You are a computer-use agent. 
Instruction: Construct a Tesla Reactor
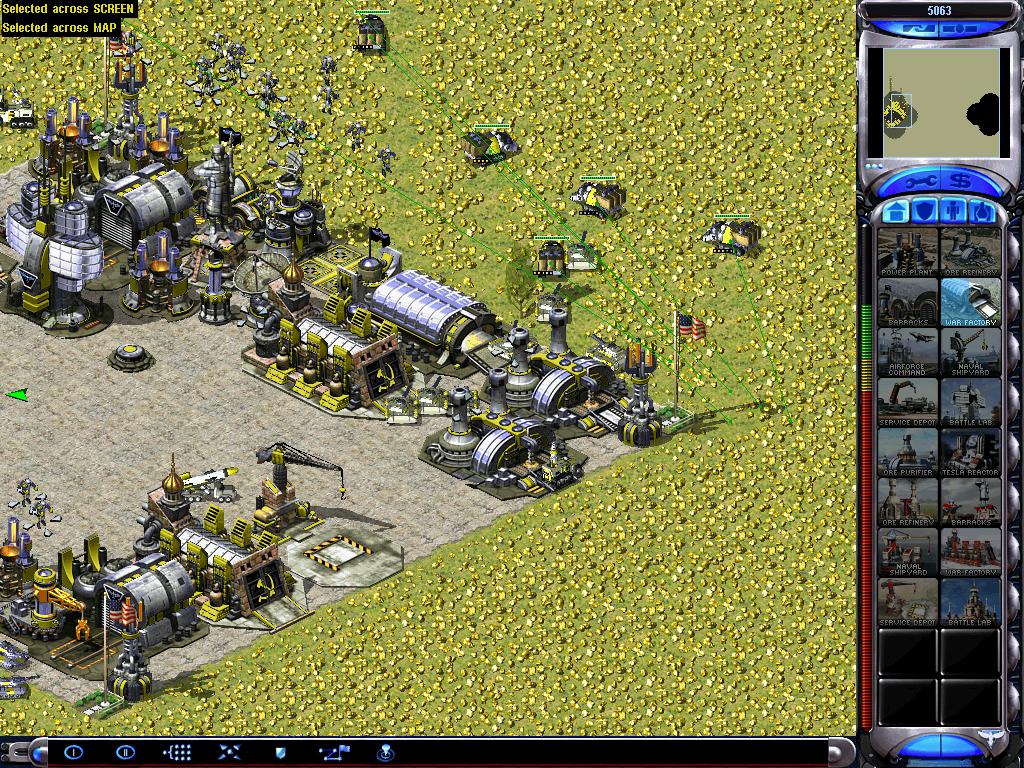pos(970,451)
